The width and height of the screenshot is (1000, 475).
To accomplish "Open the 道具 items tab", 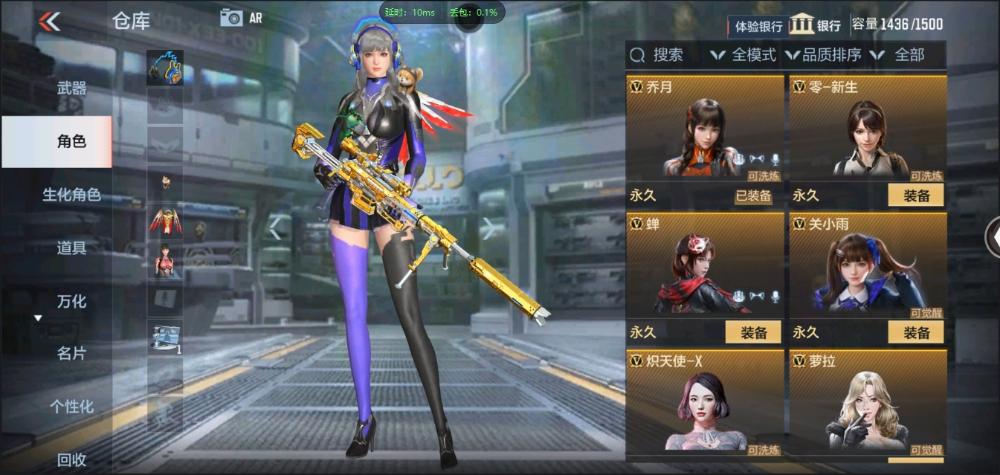I will point(71,248).
